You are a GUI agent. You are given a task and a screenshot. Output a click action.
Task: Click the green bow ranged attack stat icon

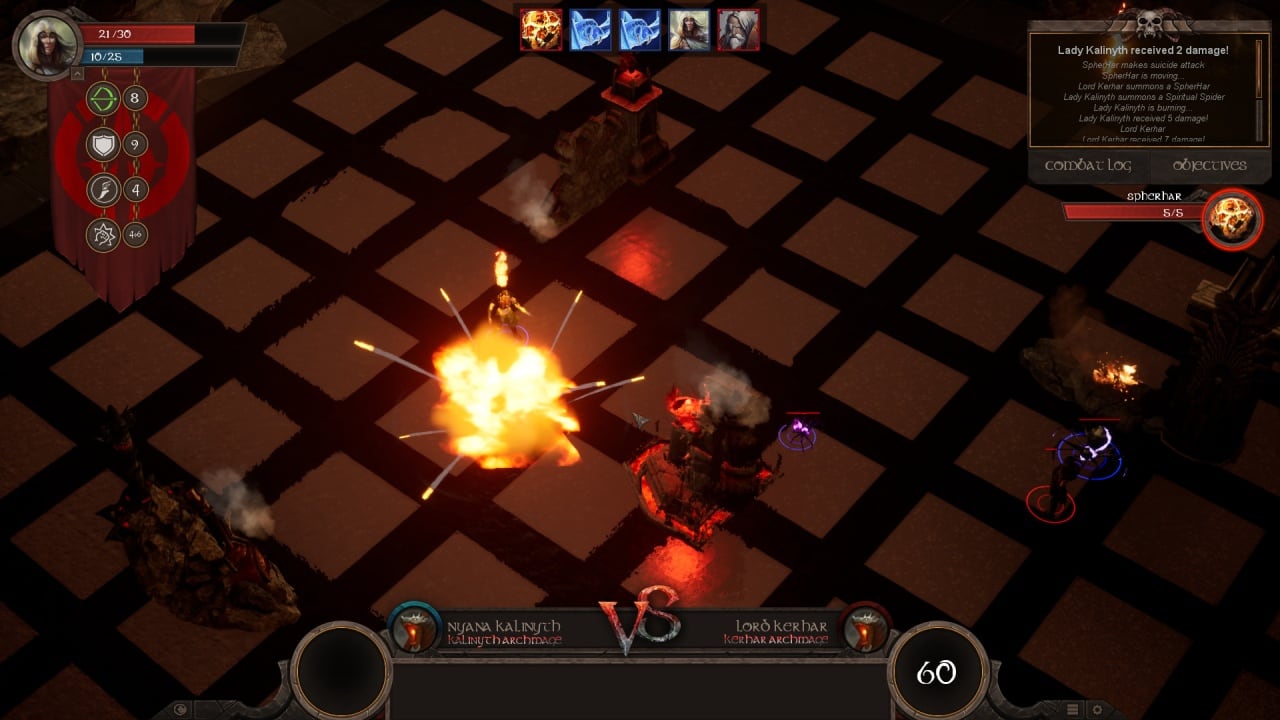103,98
